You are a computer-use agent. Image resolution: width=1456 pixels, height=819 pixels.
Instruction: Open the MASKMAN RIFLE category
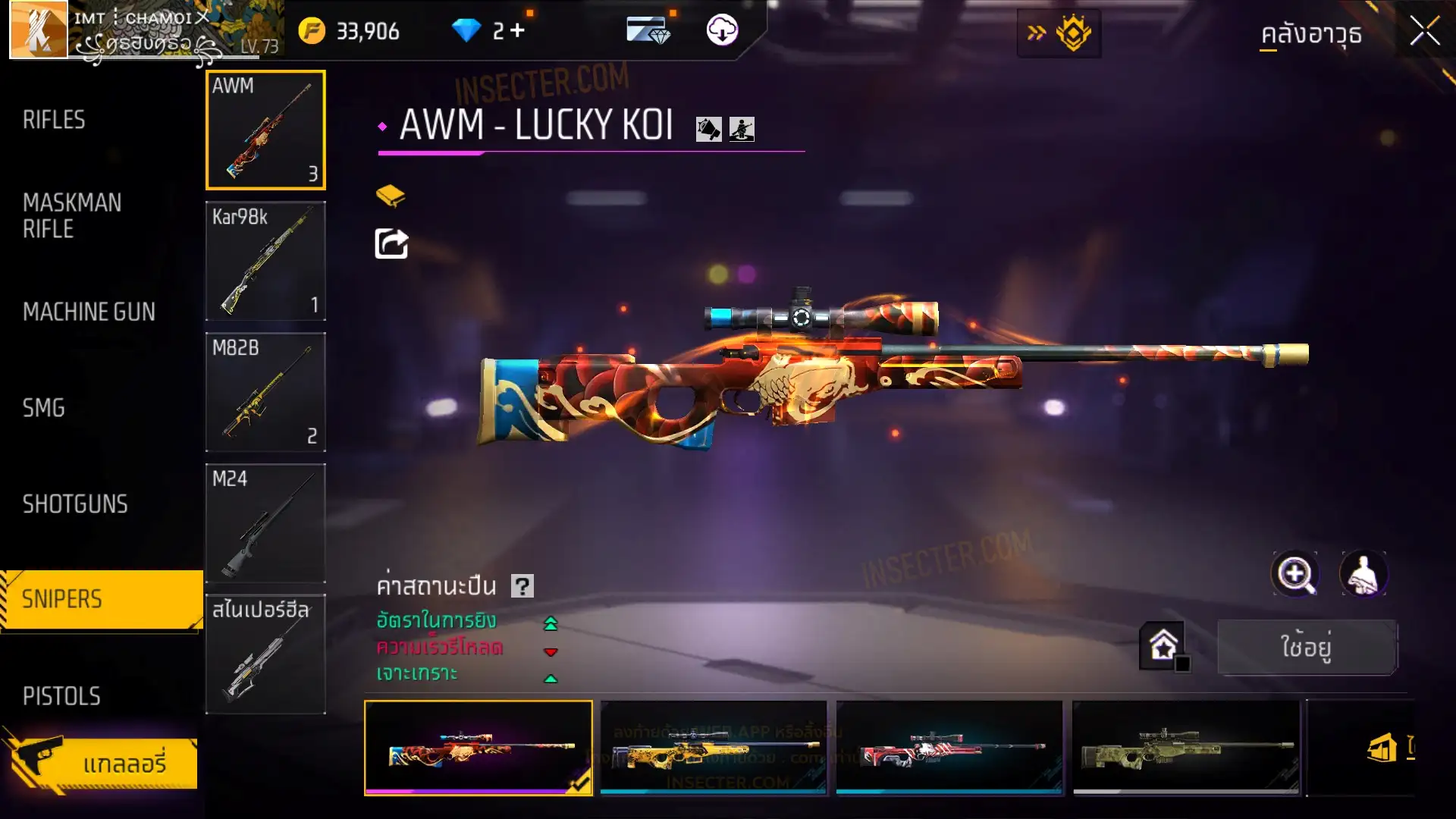72,215
